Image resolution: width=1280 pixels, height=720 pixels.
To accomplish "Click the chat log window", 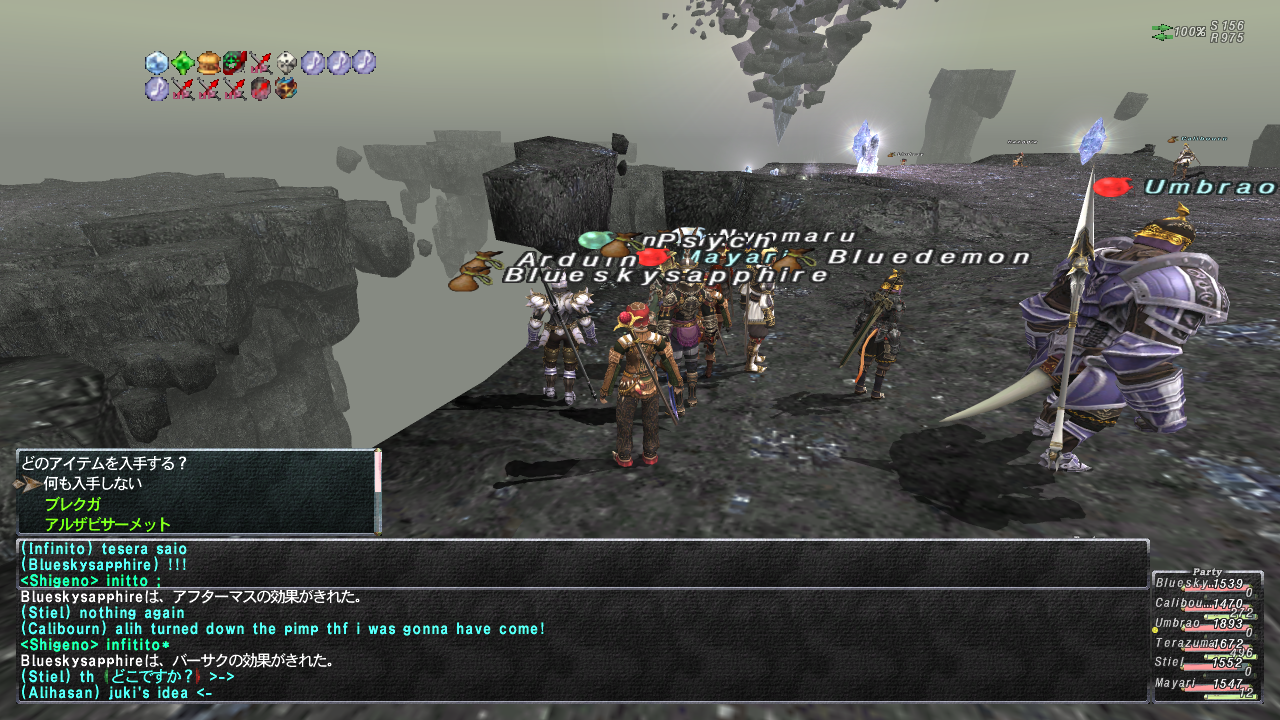I will 582,620.
